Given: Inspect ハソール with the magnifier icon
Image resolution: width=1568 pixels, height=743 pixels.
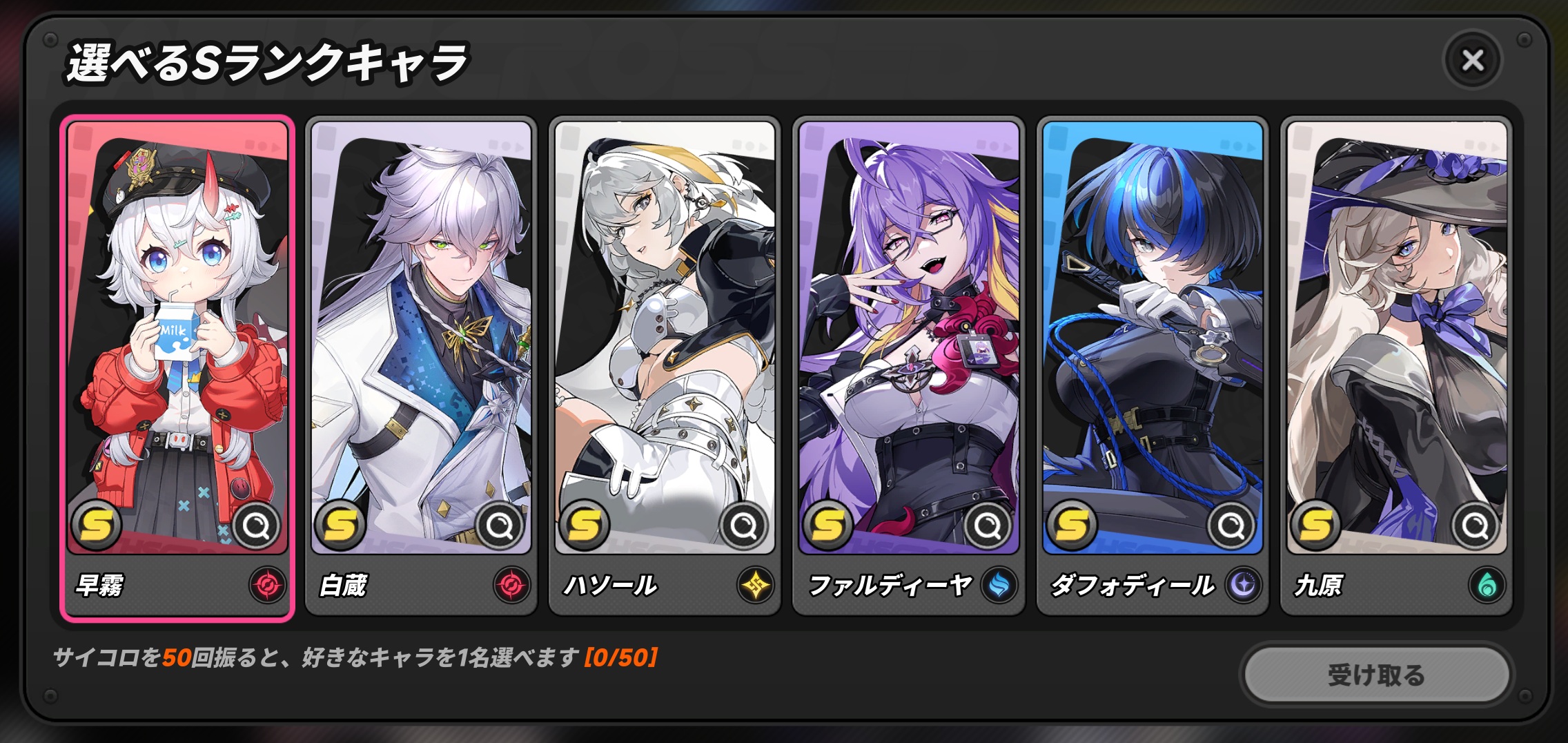Looking at the screenshot, I should point(744,527).
